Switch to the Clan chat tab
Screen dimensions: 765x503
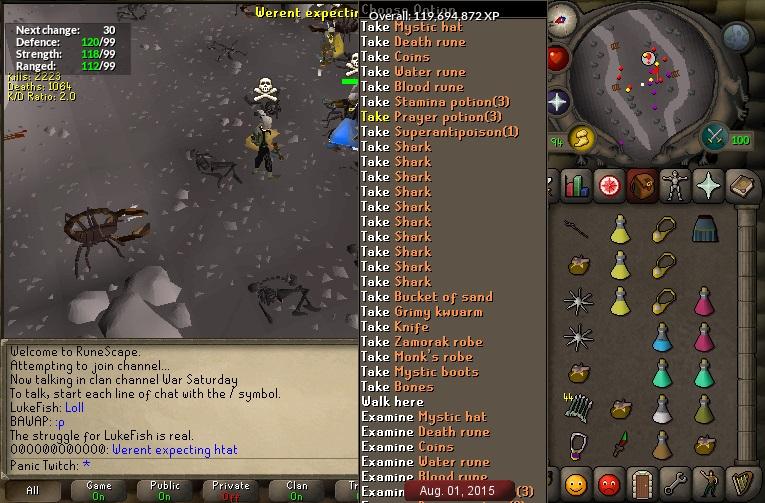(297, 491)
